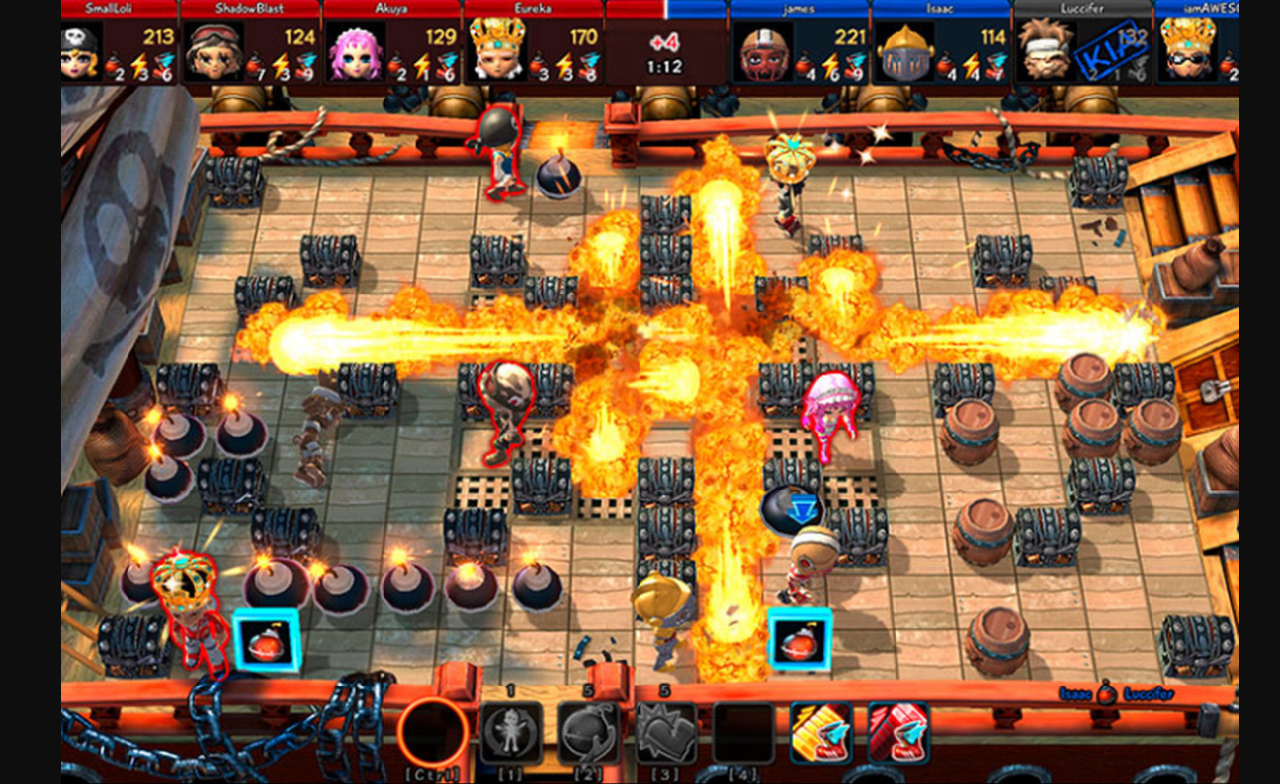Viewport: 1280px width, 784px height.
Task: Select SmallLoli's player portrait
Action: point(80,52)
